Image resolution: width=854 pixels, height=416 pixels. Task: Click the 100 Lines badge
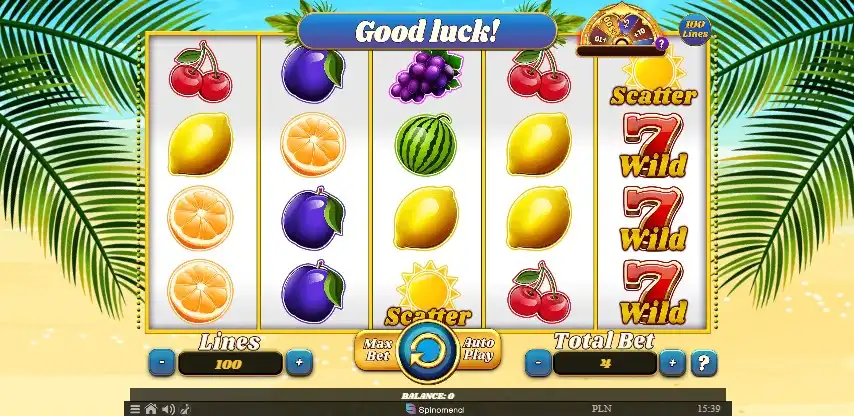696,29
